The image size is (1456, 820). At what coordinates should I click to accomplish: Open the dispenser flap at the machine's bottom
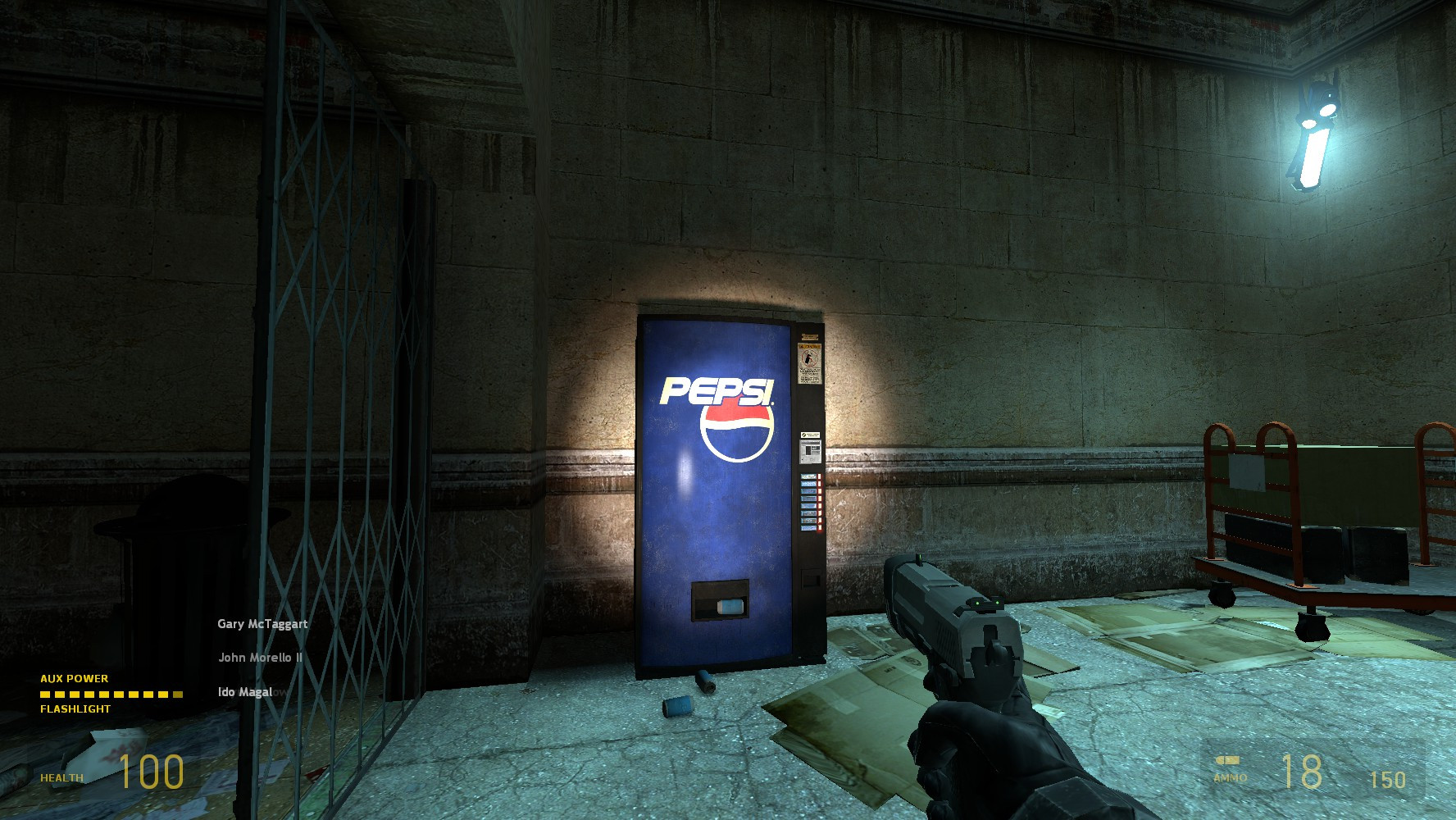pos(719,598)
